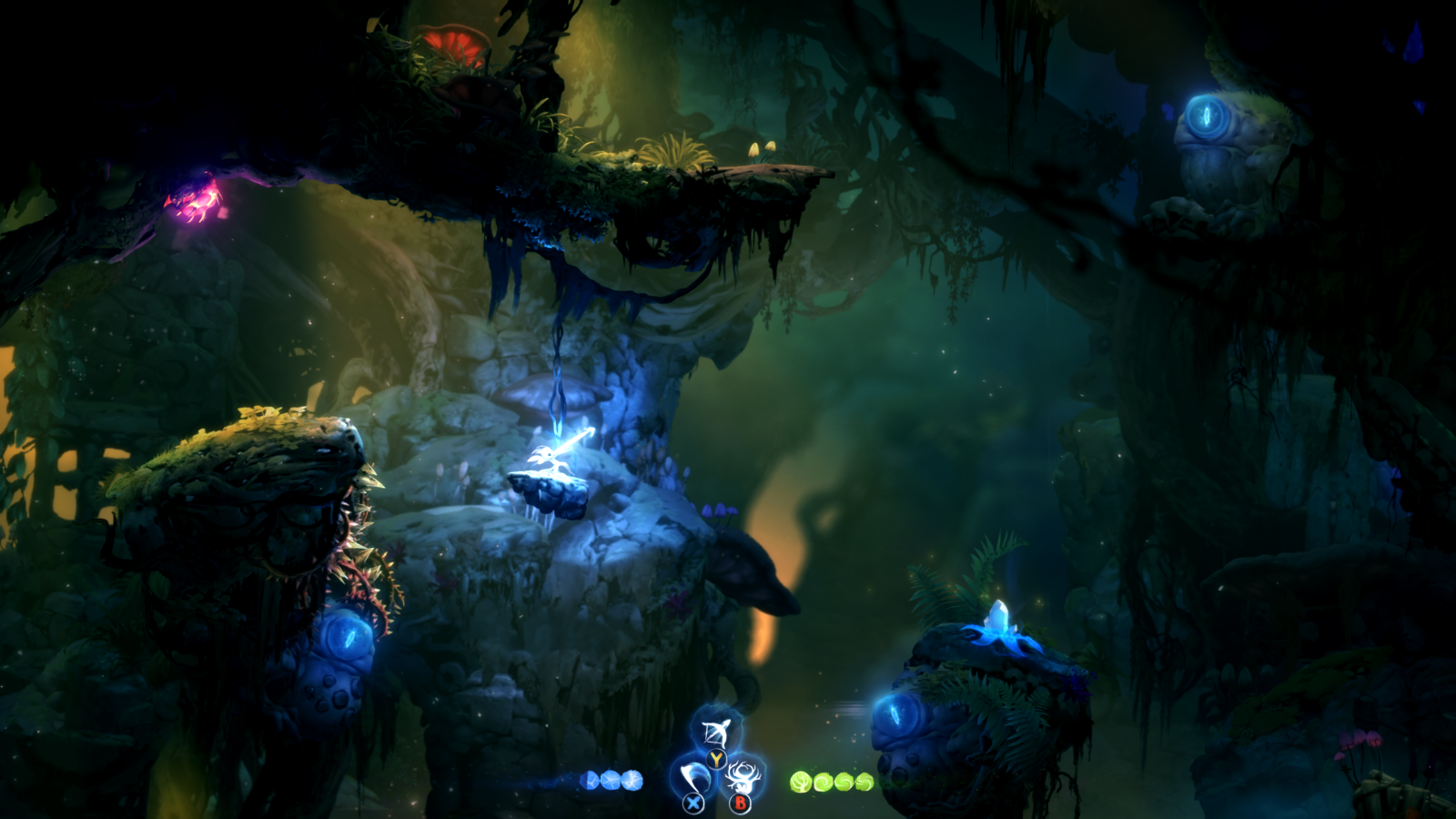Click the crystal eye of the right creature
This screenshot has height=819, width=1456.
pos(896,714)
